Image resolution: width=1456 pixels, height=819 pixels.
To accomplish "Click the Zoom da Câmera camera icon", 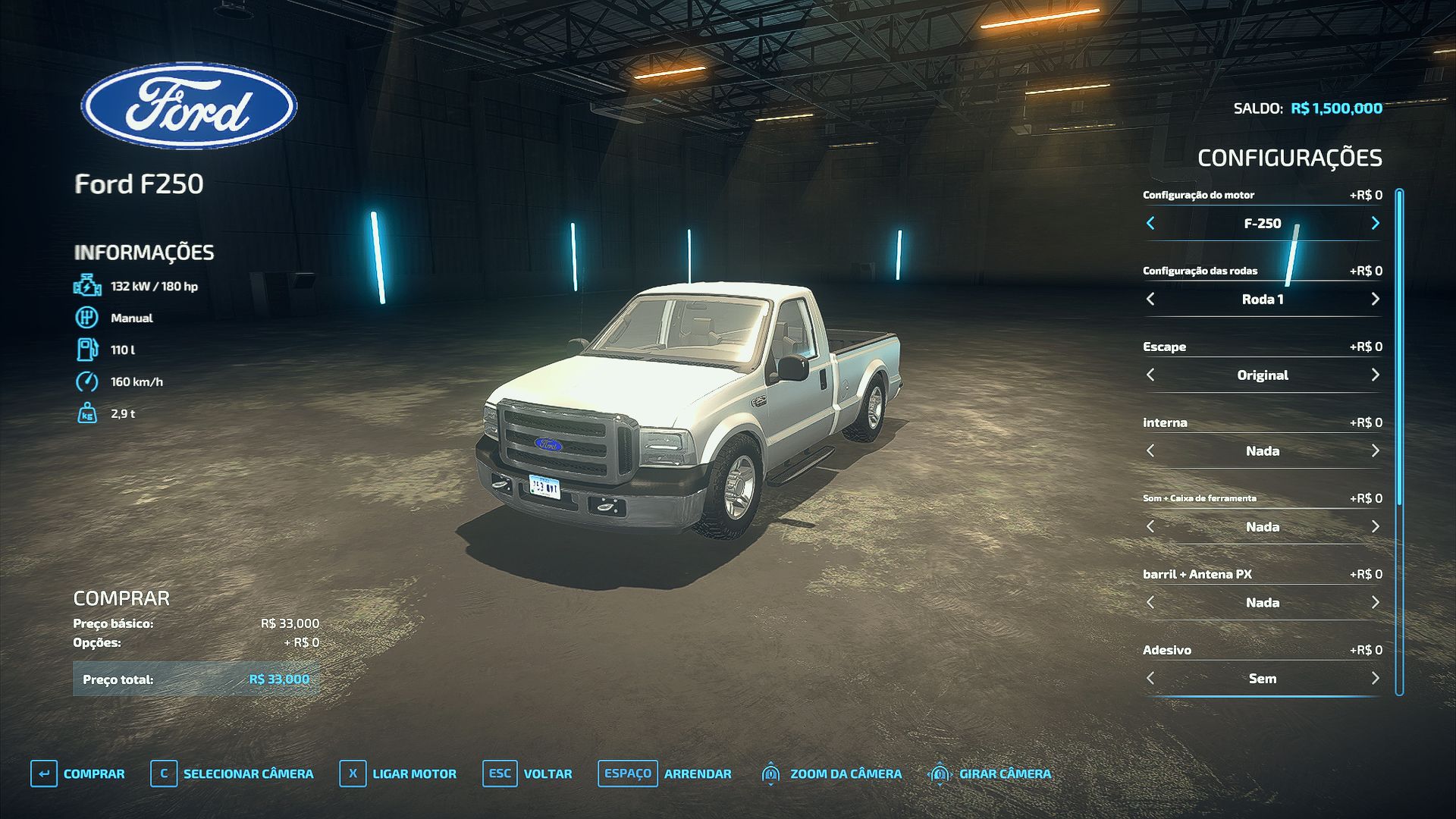I will pos(770,774).
